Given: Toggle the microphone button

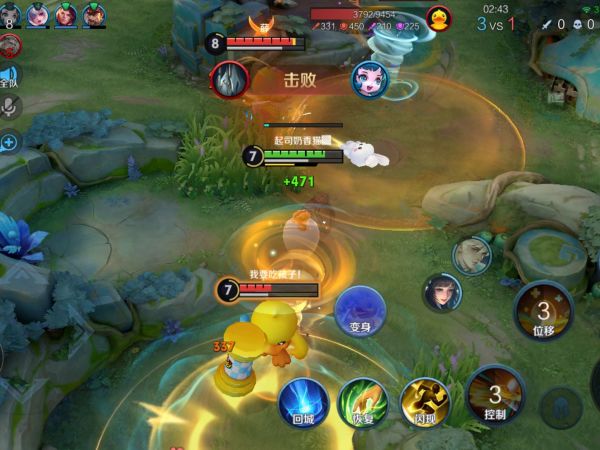Looking at the screenshot, I should (10, 108).
